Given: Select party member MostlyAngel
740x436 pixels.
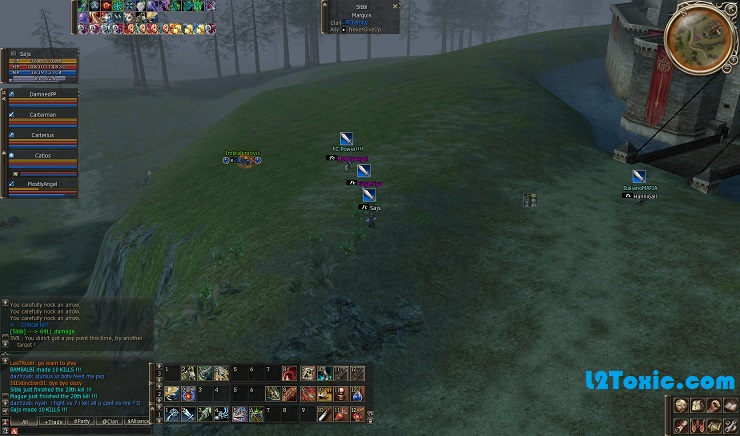Looking at the screenshot, I should 43,184.
